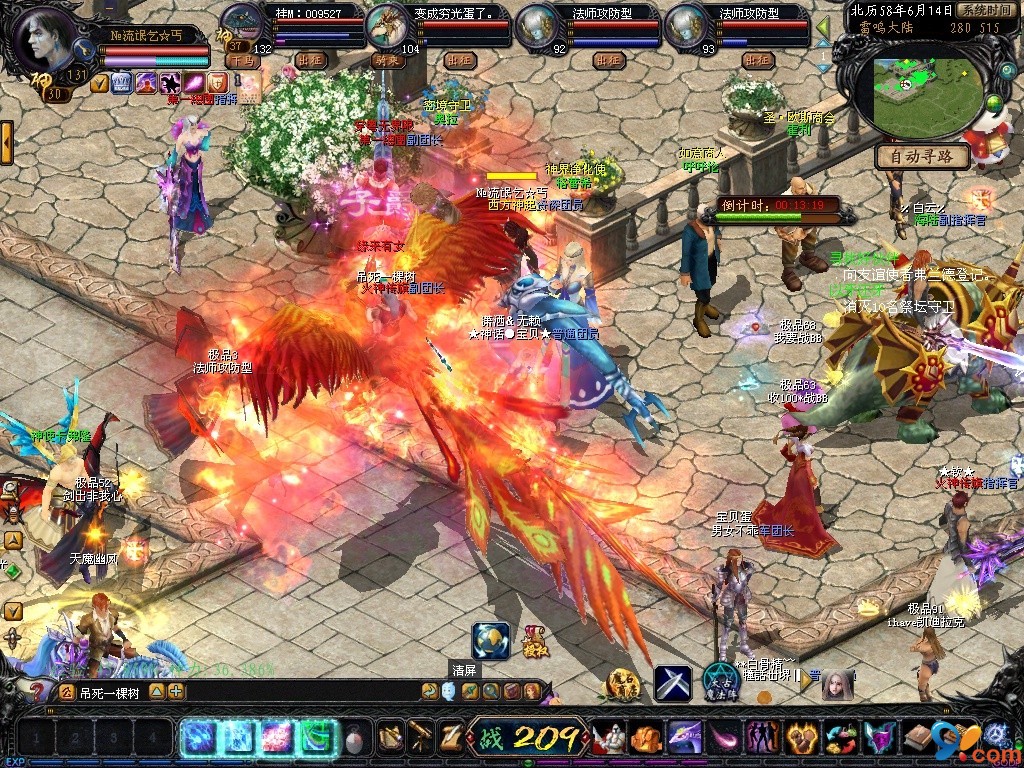Click the white-haired girl portrait icon
The width and height of the screenshot is (1024, 768).
[838, 684]
